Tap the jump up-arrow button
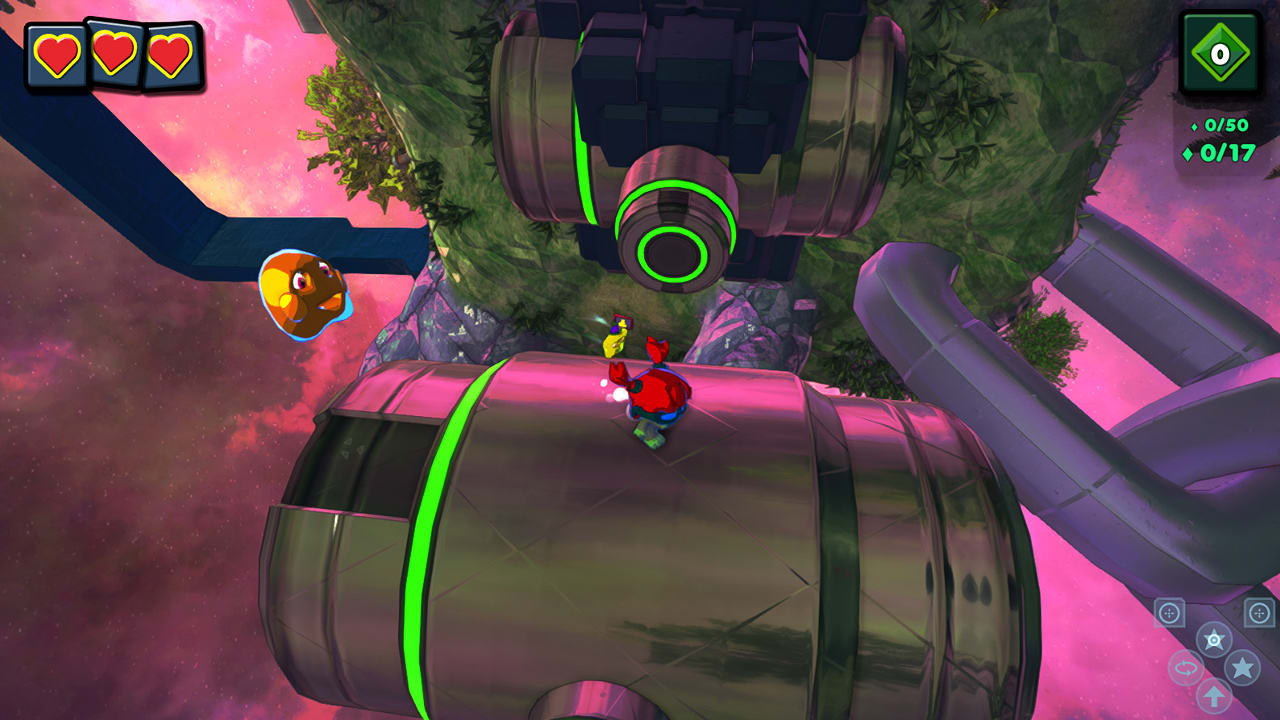Viewport: 1280px width, 720px height. coord(1213,695)
